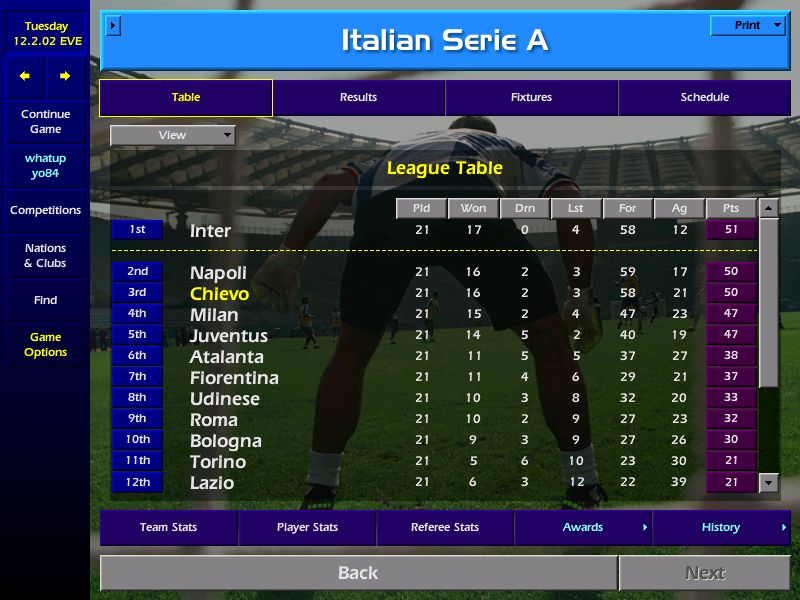Image resolution: width=800 pixels, height=600 pixels.
Task: Select Chievo in the league table
Action: click(x=219, y=294)
